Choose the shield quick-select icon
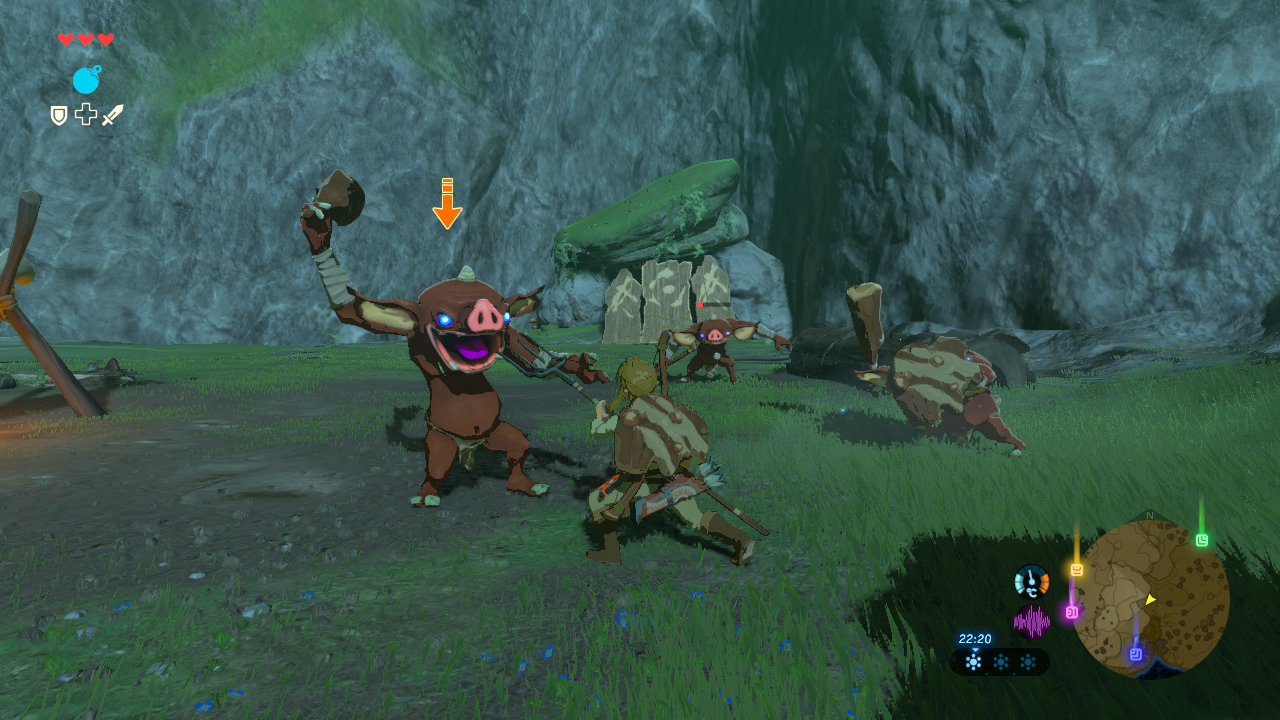 [59, 115]
